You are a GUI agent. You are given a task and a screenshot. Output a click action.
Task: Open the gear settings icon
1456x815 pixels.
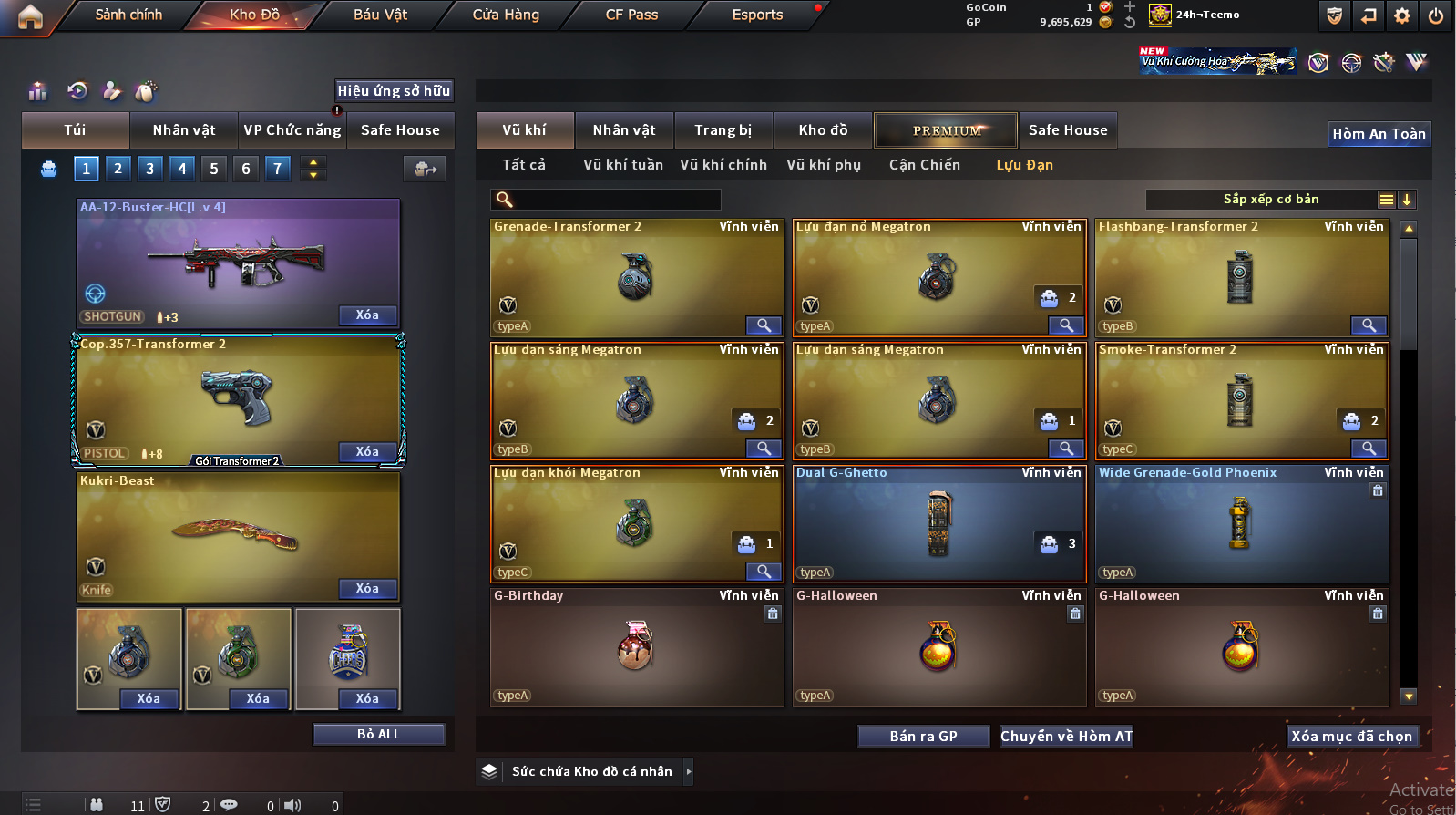tap(1402, 15)
